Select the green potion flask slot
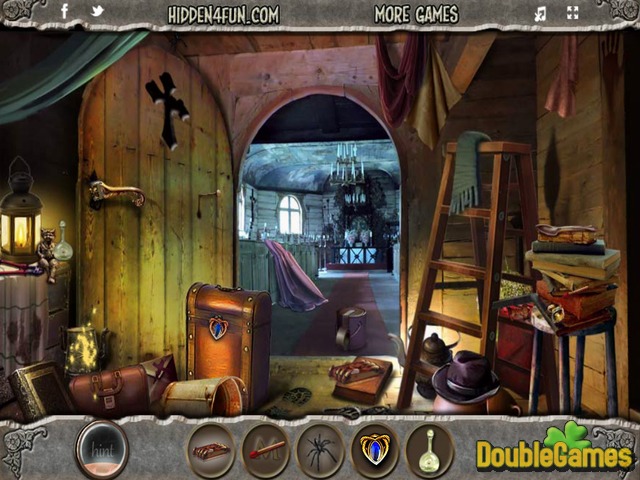640x480 pixels. (430, 449)
